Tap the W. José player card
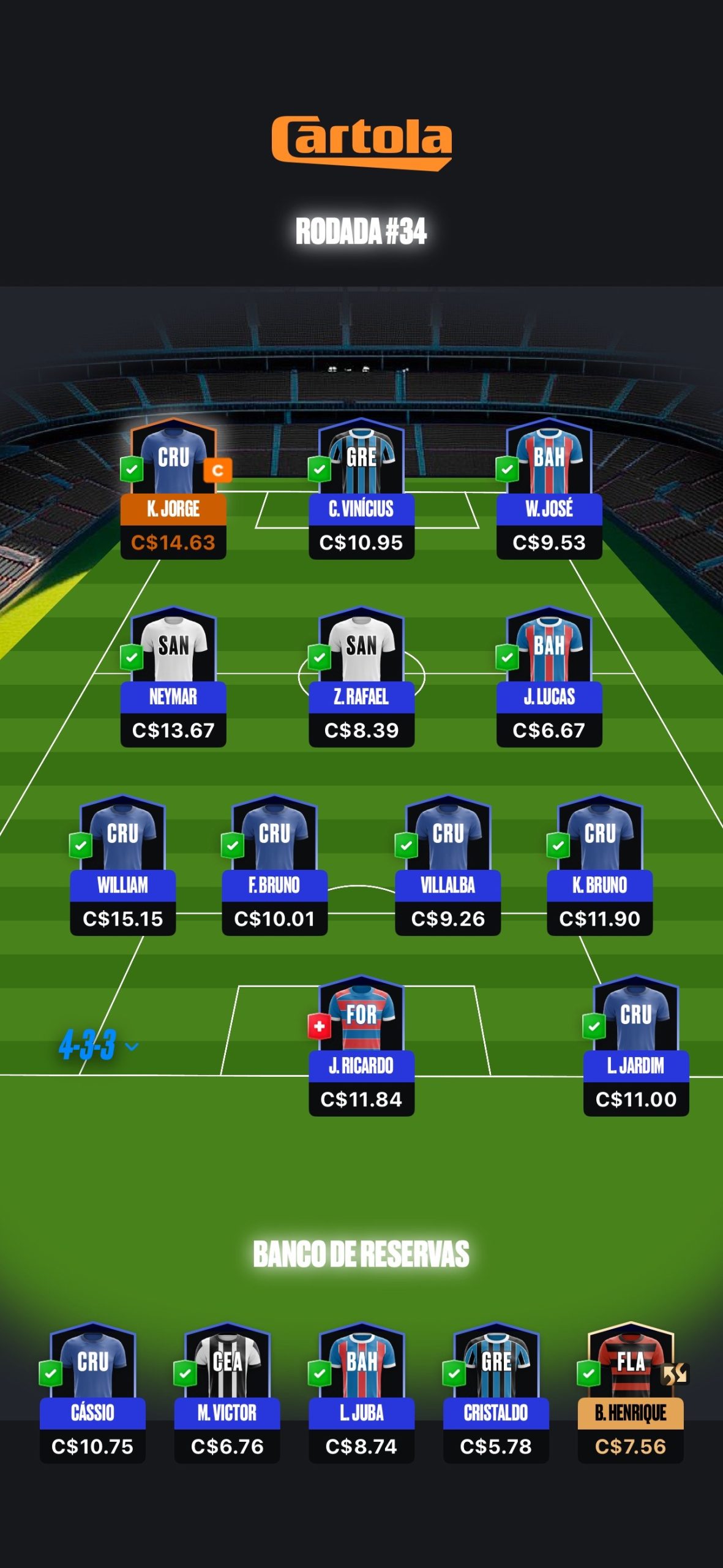Viewport: 723px width, 1568px height. click(x=549, y=490)
